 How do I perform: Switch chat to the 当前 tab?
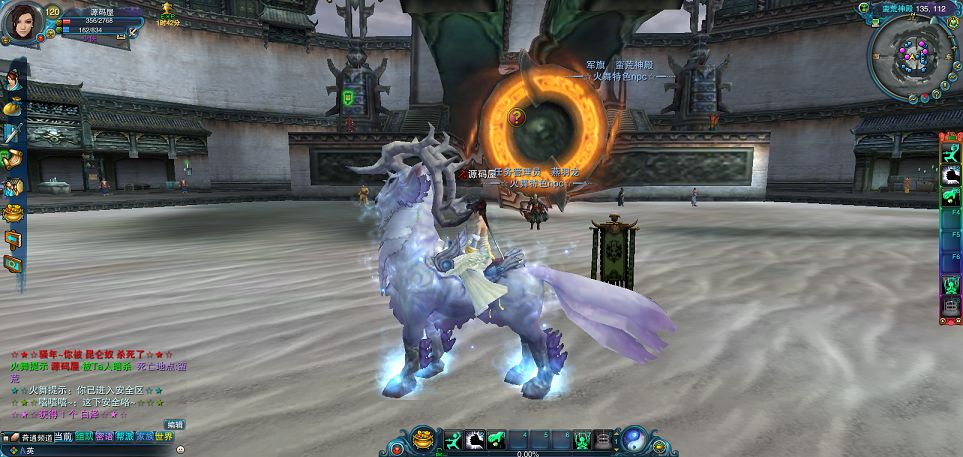[62, 437]
